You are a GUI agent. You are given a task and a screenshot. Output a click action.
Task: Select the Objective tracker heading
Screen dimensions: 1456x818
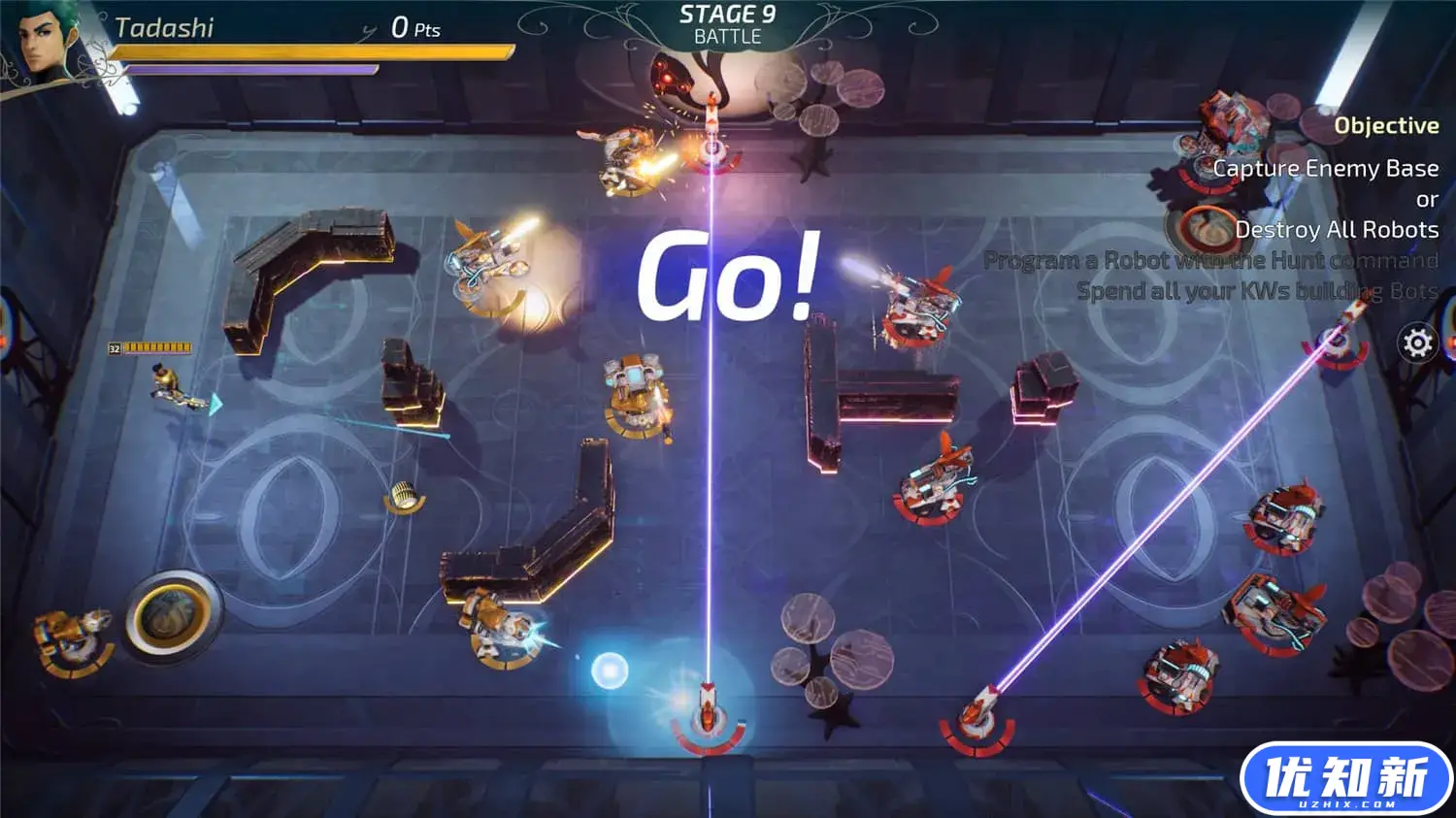point(1385,125)
